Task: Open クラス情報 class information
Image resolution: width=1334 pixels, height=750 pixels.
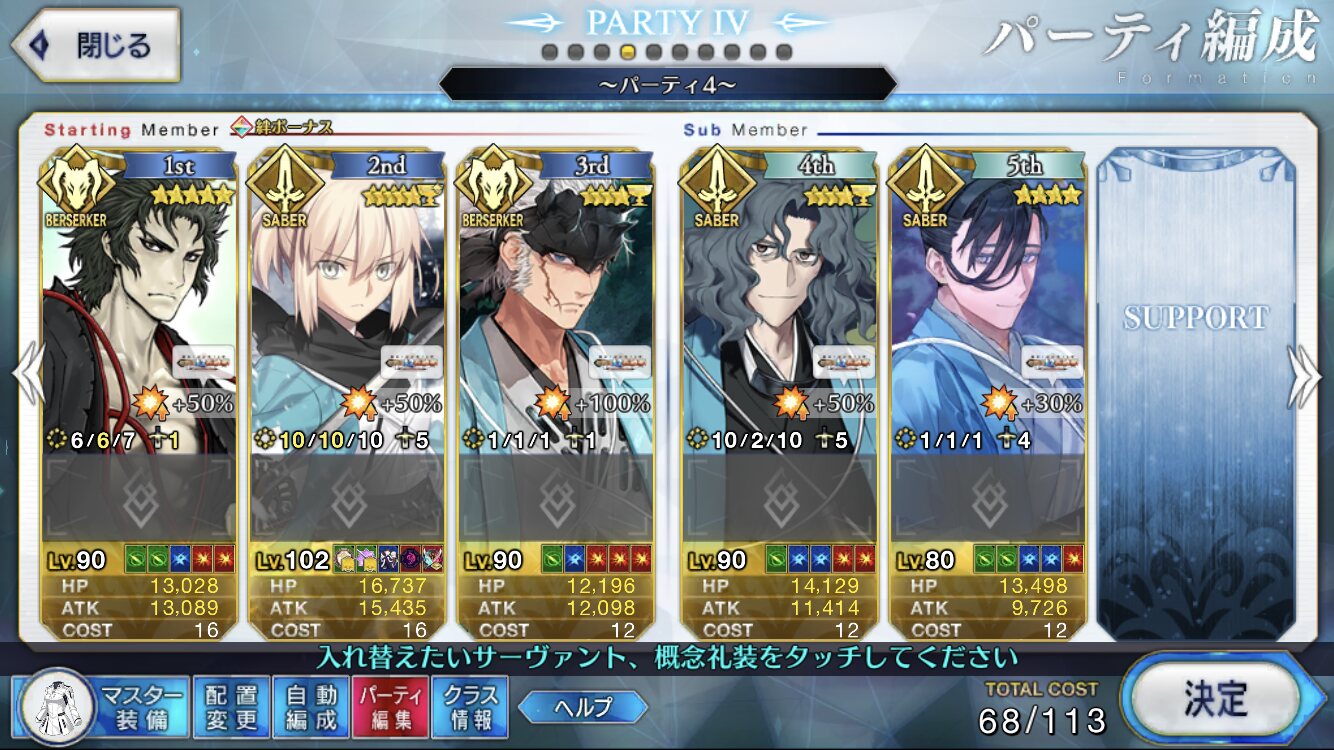Action: pyautogui.click(x=470, y=706)
